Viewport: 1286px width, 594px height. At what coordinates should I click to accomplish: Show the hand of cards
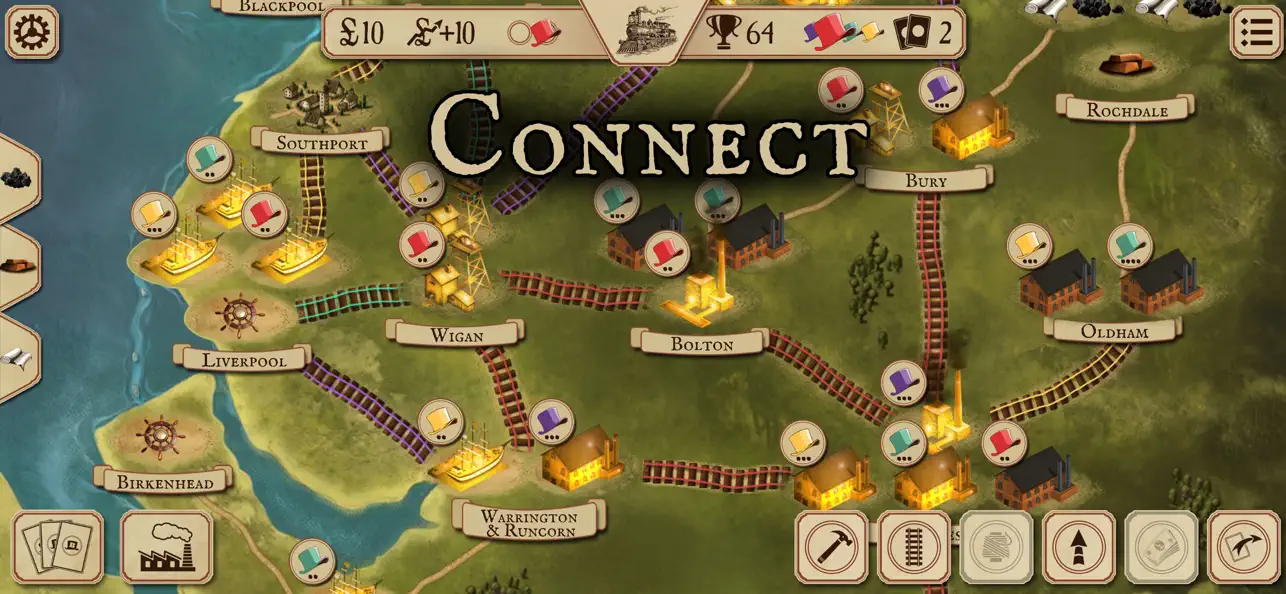pos(57,547)
